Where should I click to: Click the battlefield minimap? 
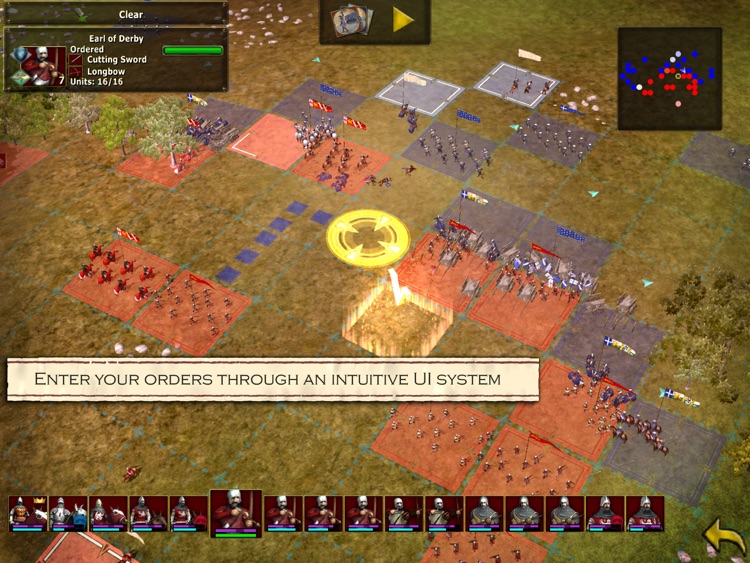click(x=669, y=78)
